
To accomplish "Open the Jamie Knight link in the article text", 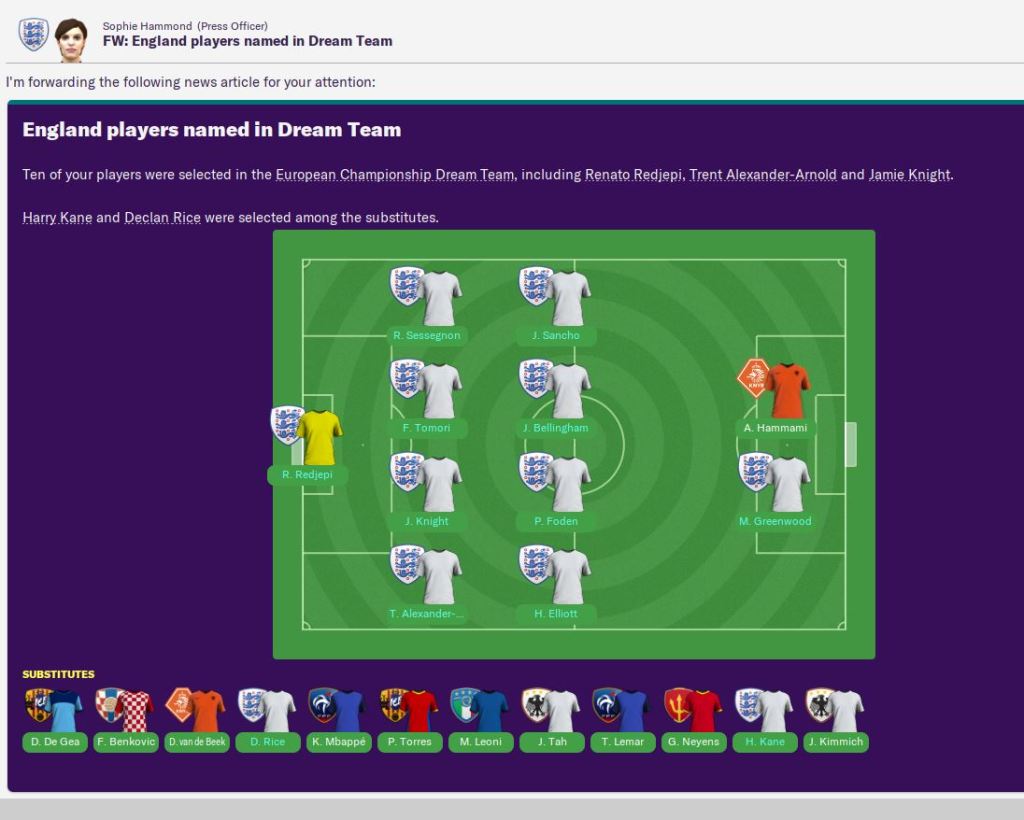I will [909, 175].
